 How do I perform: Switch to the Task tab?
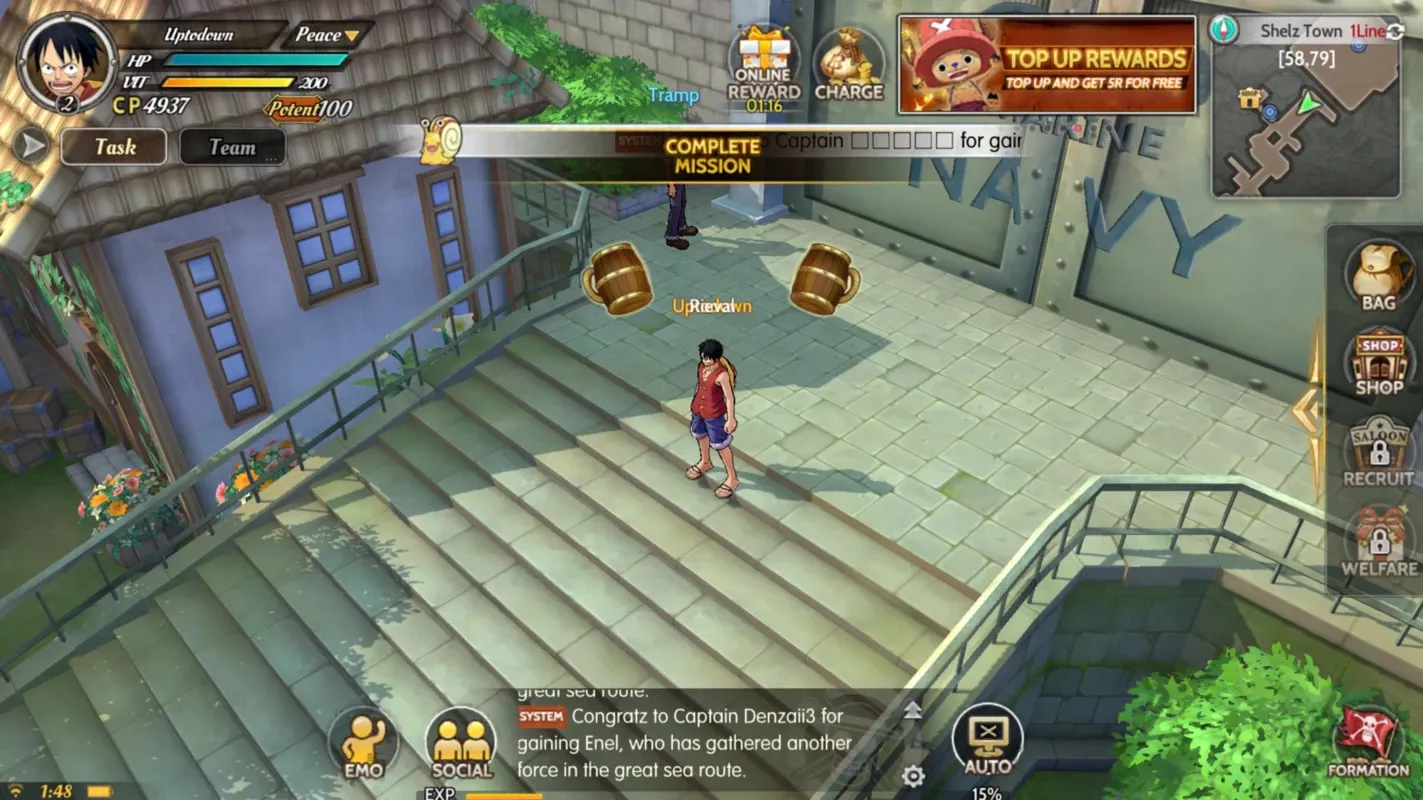point(113,147)
